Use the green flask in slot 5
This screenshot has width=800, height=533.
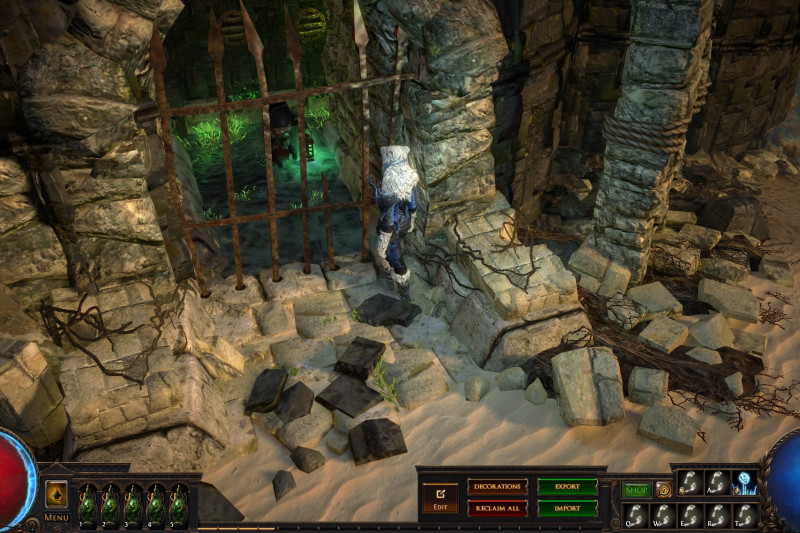pyautogui.click(x=178, y=504)
